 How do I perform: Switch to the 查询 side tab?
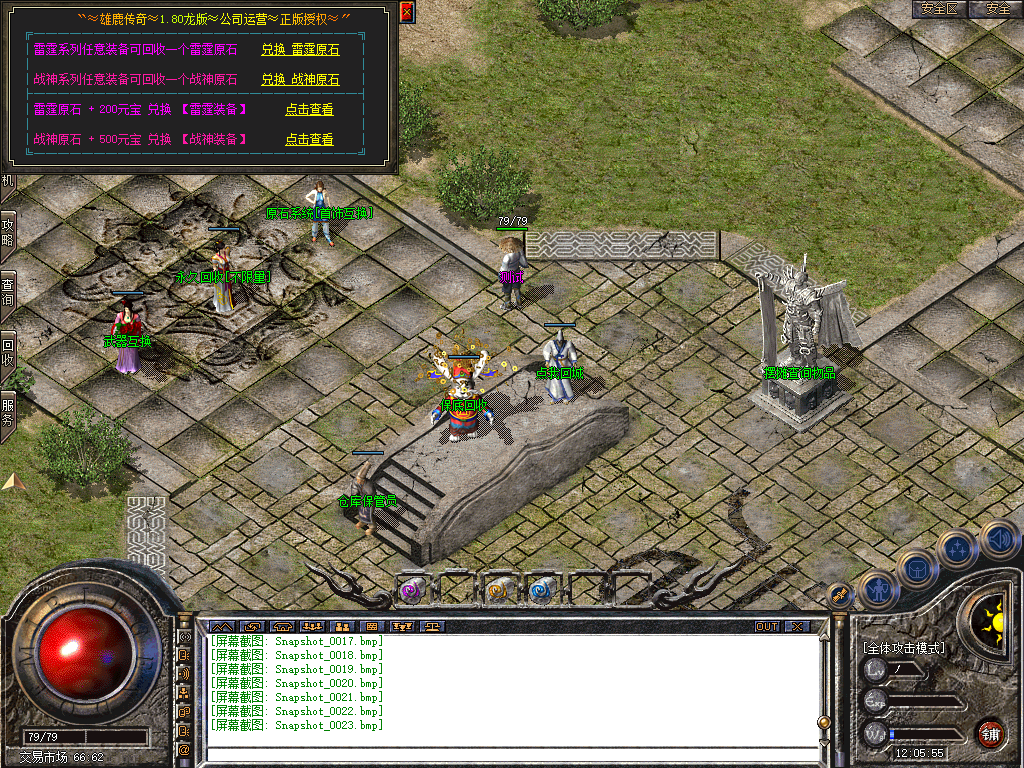tap(8, 295)
